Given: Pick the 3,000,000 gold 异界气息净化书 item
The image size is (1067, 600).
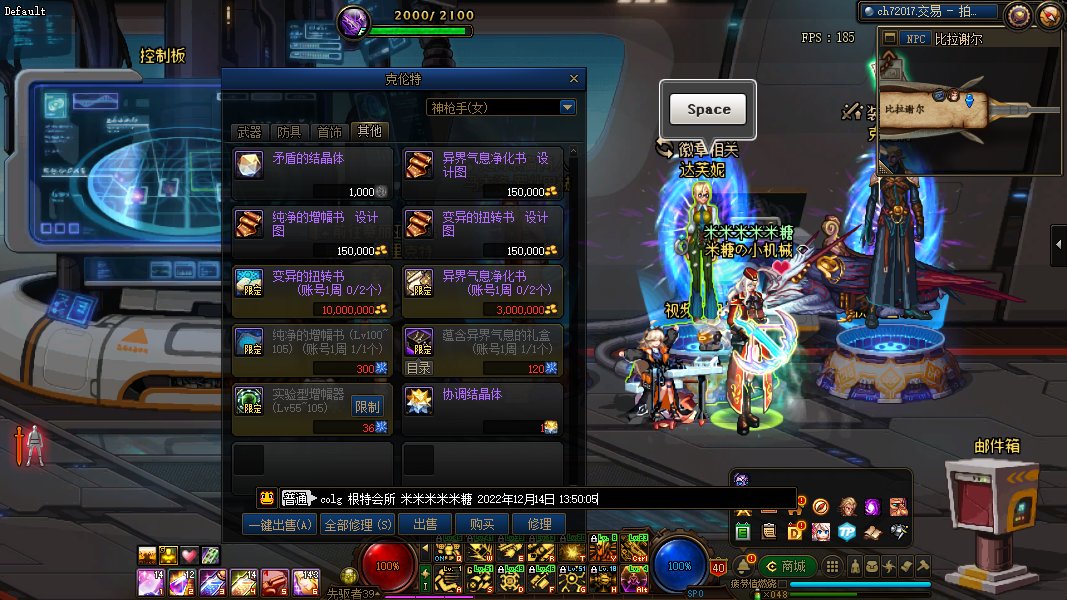Looking at the screenshot, I should pos(482,292).
